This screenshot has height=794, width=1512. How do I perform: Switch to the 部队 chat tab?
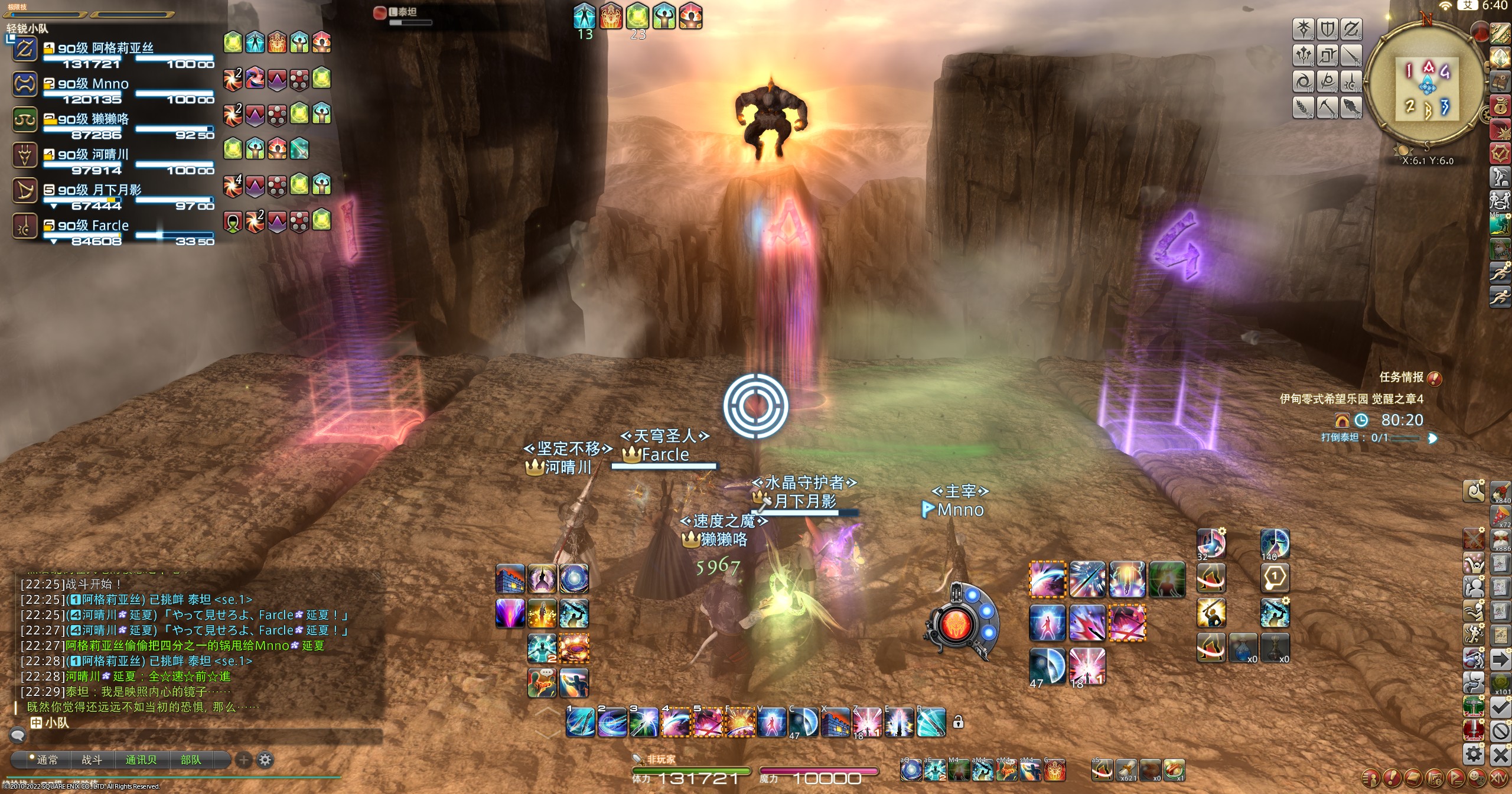pos(190,760)
